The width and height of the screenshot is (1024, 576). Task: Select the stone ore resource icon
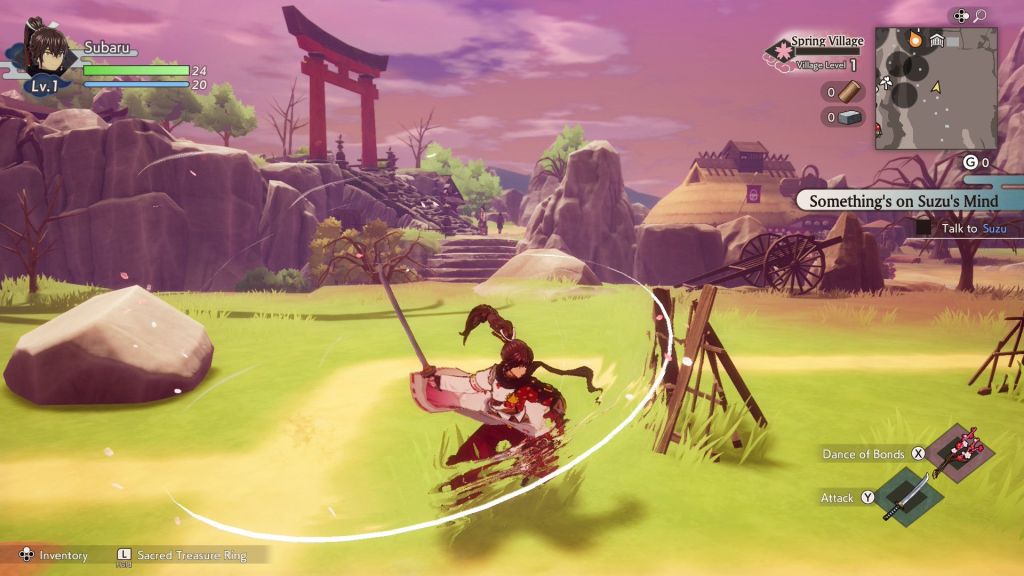(848, 117)
